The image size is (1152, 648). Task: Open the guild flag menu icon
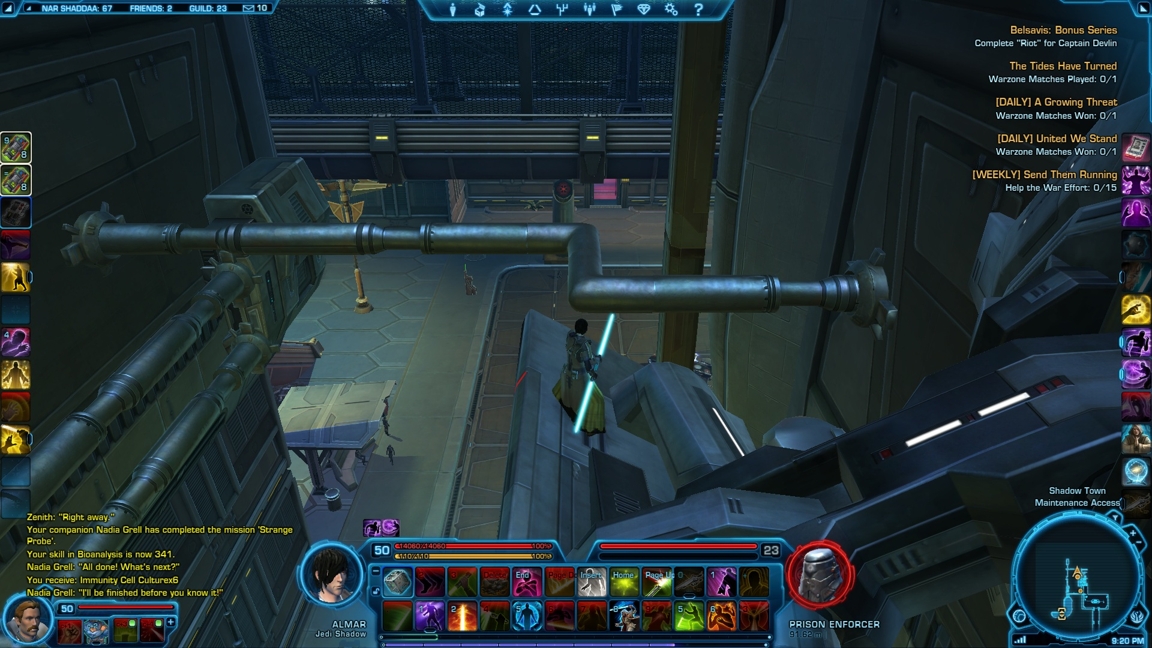[x=616, y=9]
